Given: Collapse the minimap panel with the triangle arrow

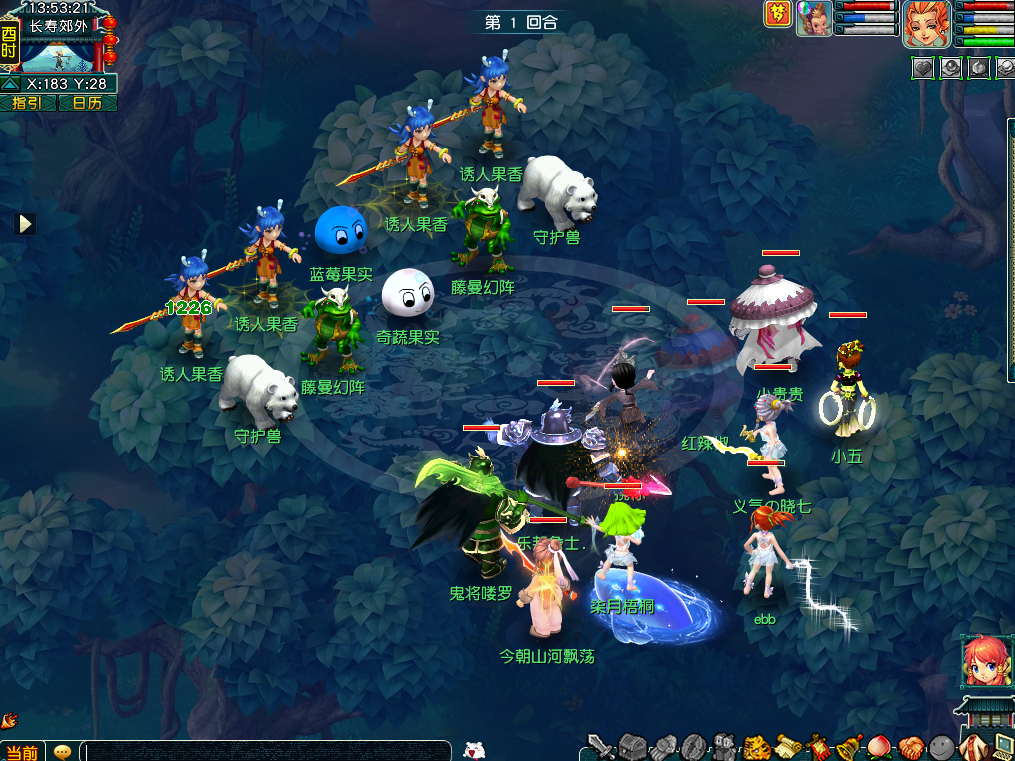Looking at the screenshot, I should click(9, 84).
